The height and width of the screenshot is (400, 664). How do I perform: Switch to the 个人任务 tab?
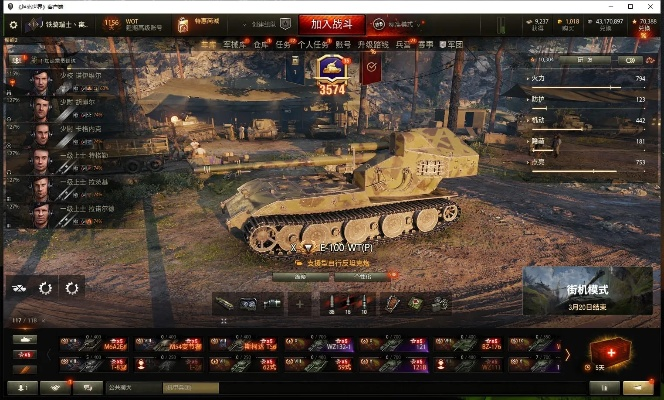tap(313, 45)
